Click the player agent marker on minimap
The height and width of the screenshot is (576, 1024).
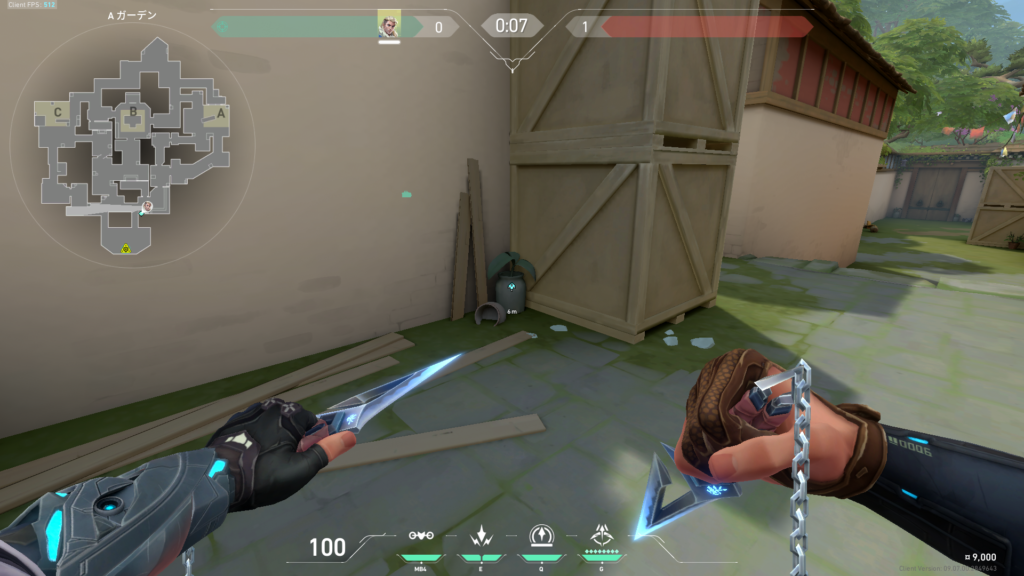click(x=146, y=206)
